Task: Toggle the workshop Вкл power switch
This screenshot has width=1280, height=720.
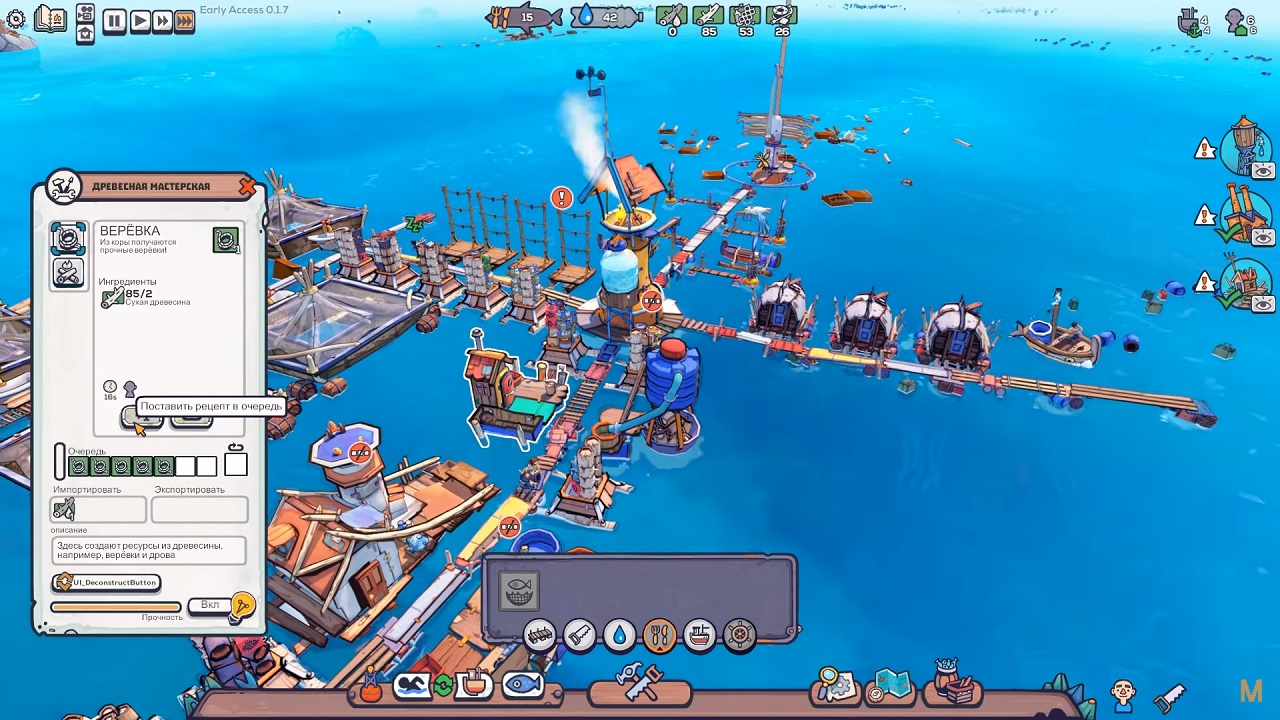Action: (211, 605)
